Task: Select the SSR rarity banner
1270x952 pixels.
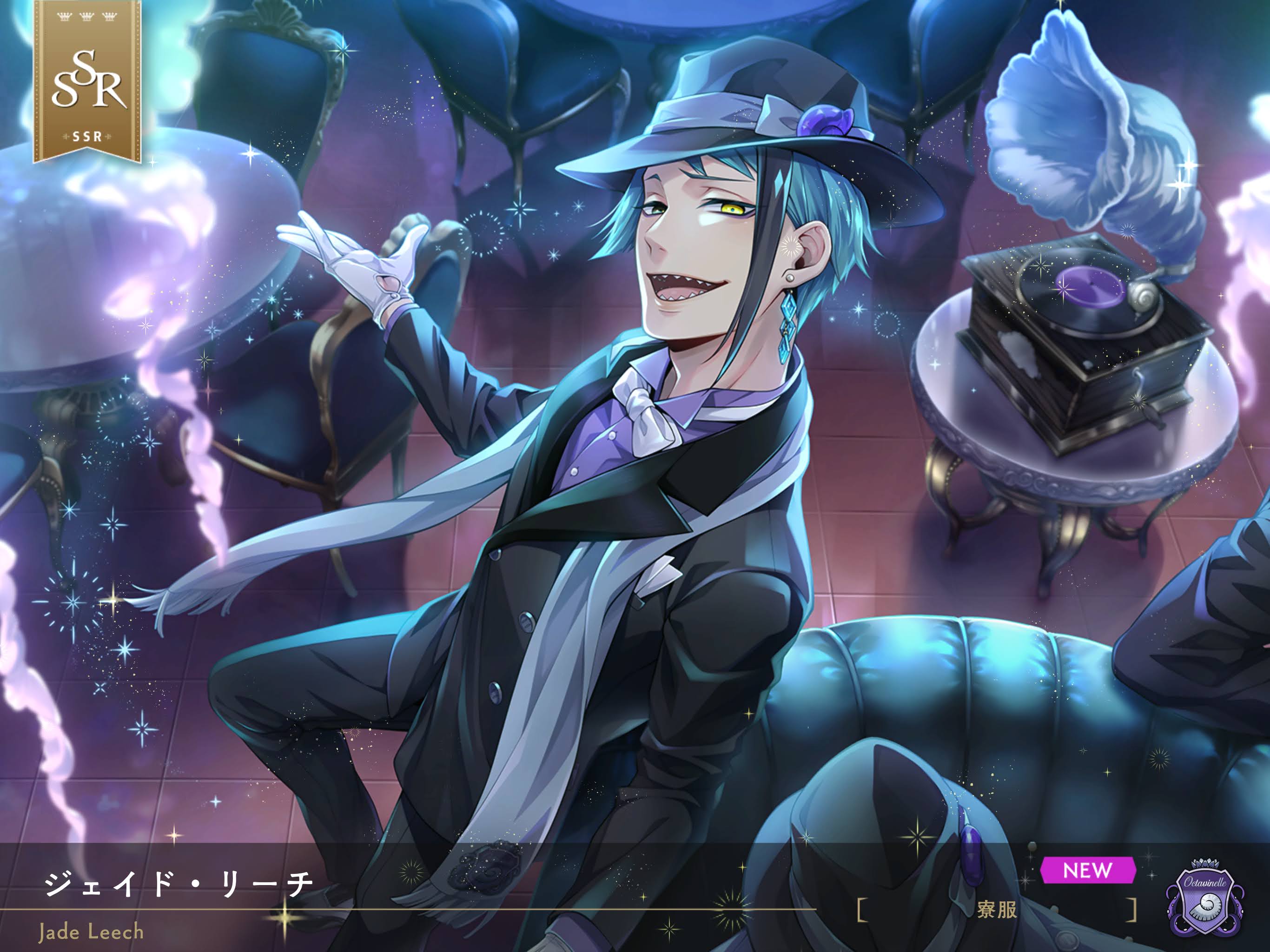Action: 87,81
